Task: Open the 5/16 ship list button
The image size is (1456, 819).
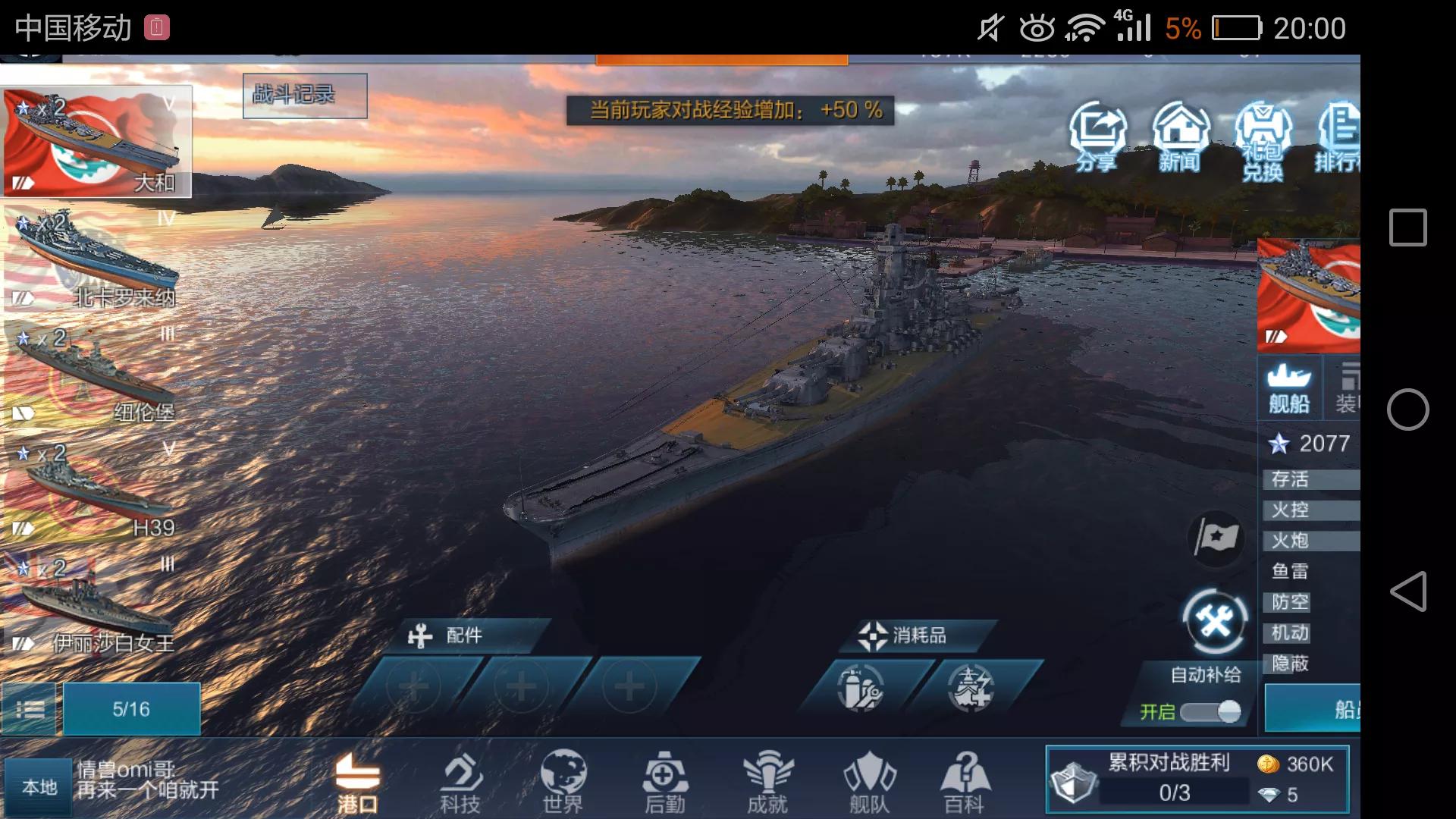Action: (x=131, y=709)
